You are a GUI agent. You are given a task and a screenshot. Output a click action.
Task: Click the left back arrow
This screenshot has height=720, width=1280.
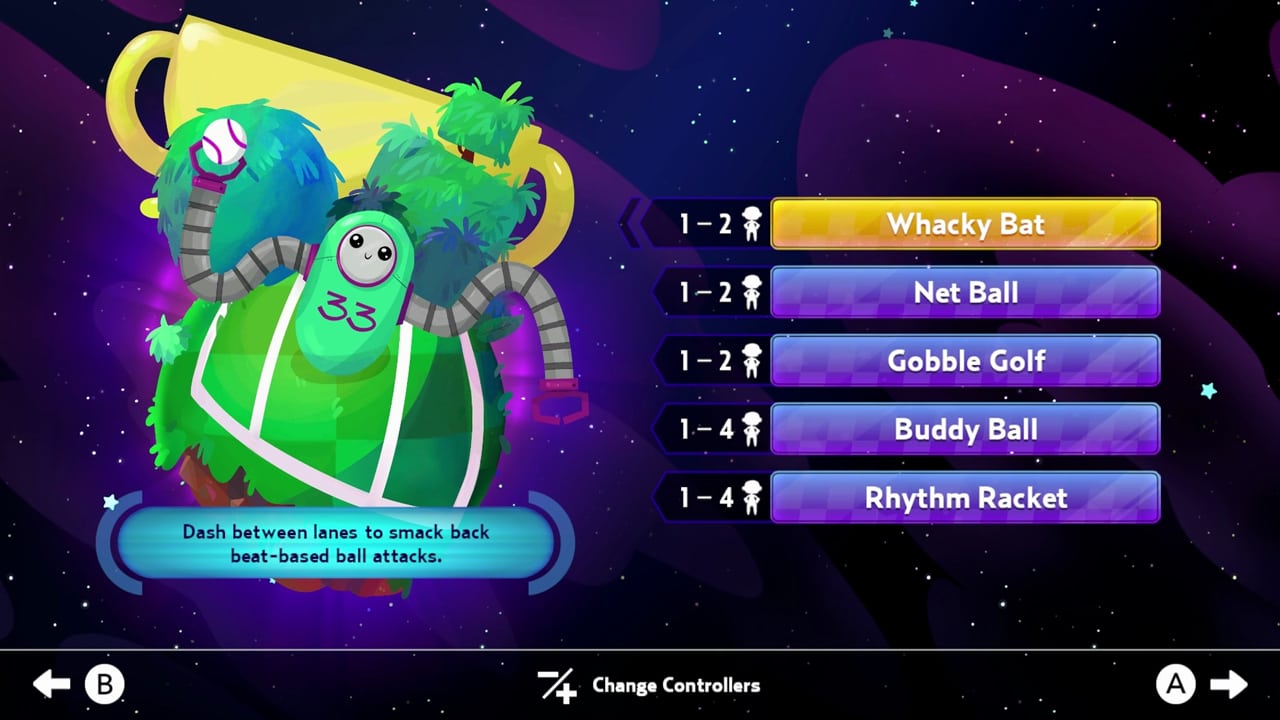pos(48,686)
